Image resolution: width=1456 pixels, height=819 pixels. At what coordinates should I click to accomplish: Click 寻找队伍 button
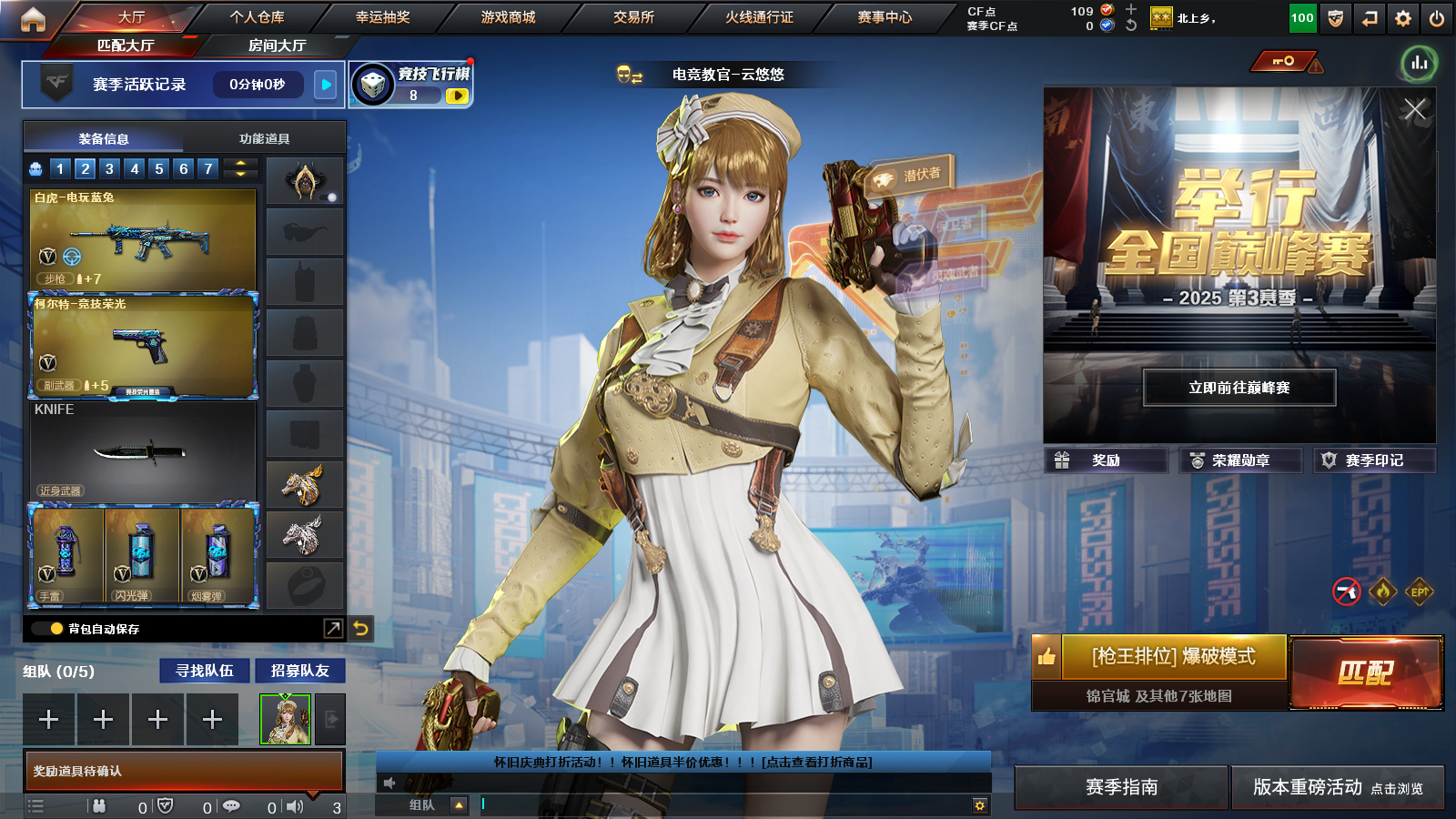click(x=205, y=671)
